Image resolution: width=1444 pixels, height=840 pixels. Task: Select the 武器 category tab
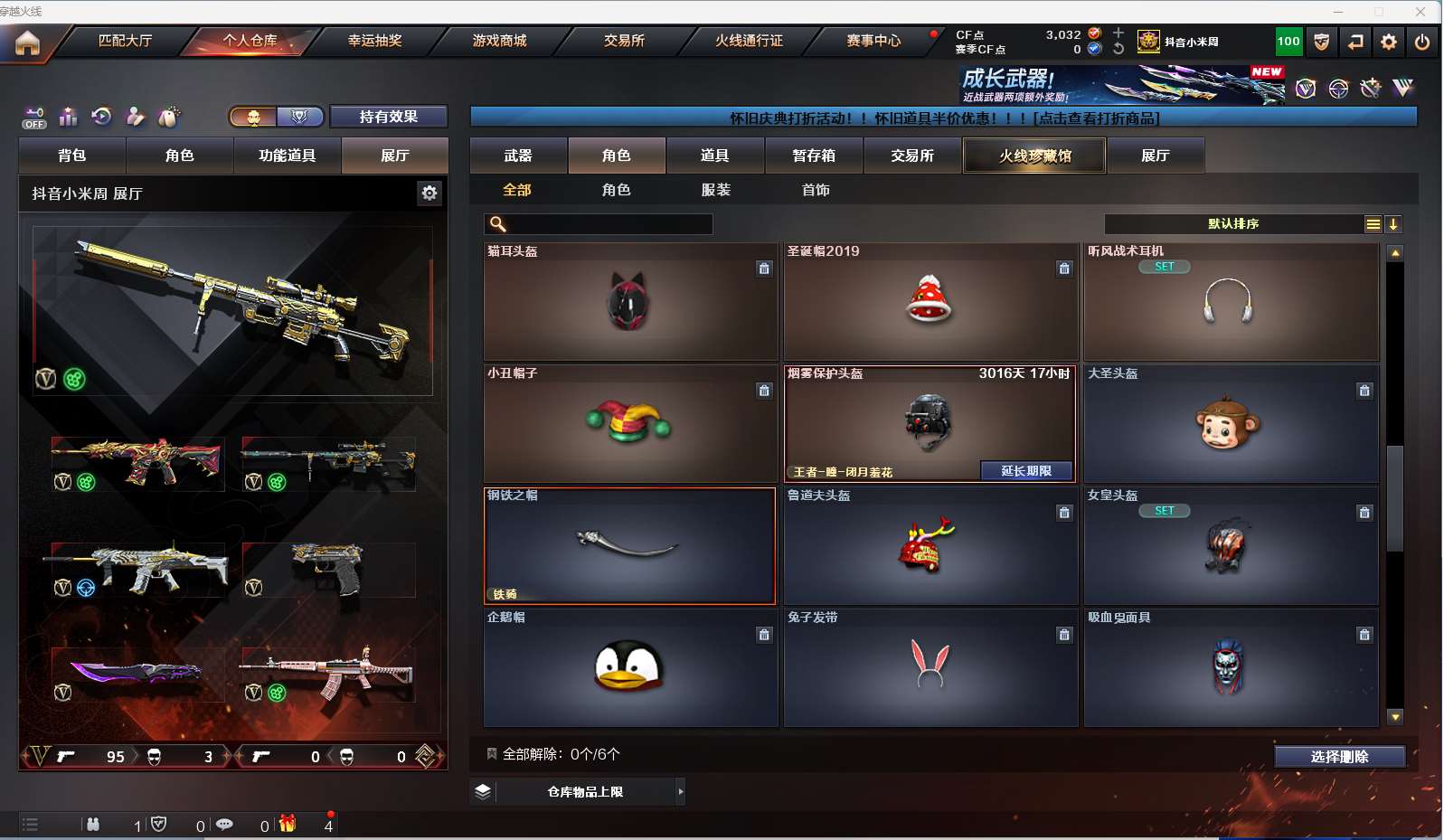pos(518,156)
